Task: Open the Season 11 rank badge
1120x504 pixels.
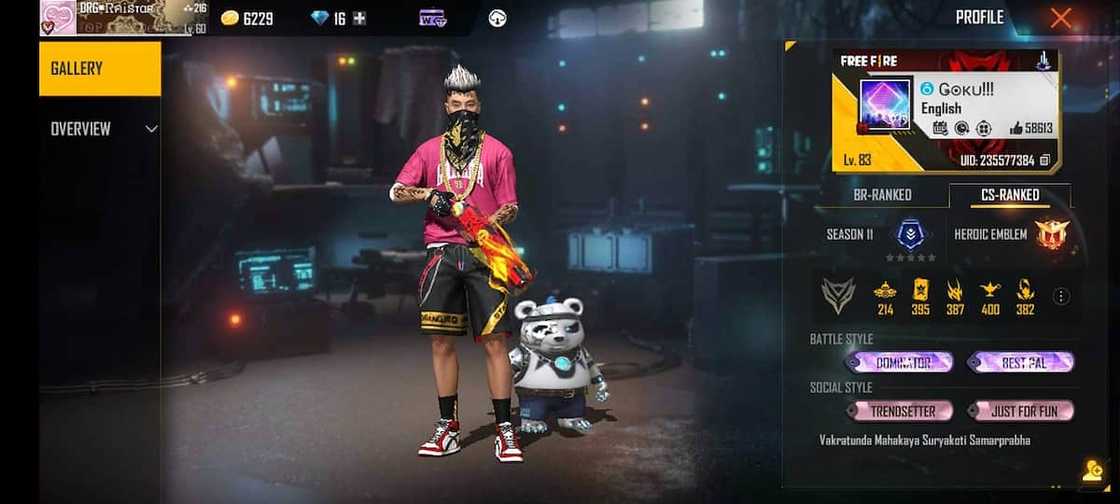Action: click(911, 235)
